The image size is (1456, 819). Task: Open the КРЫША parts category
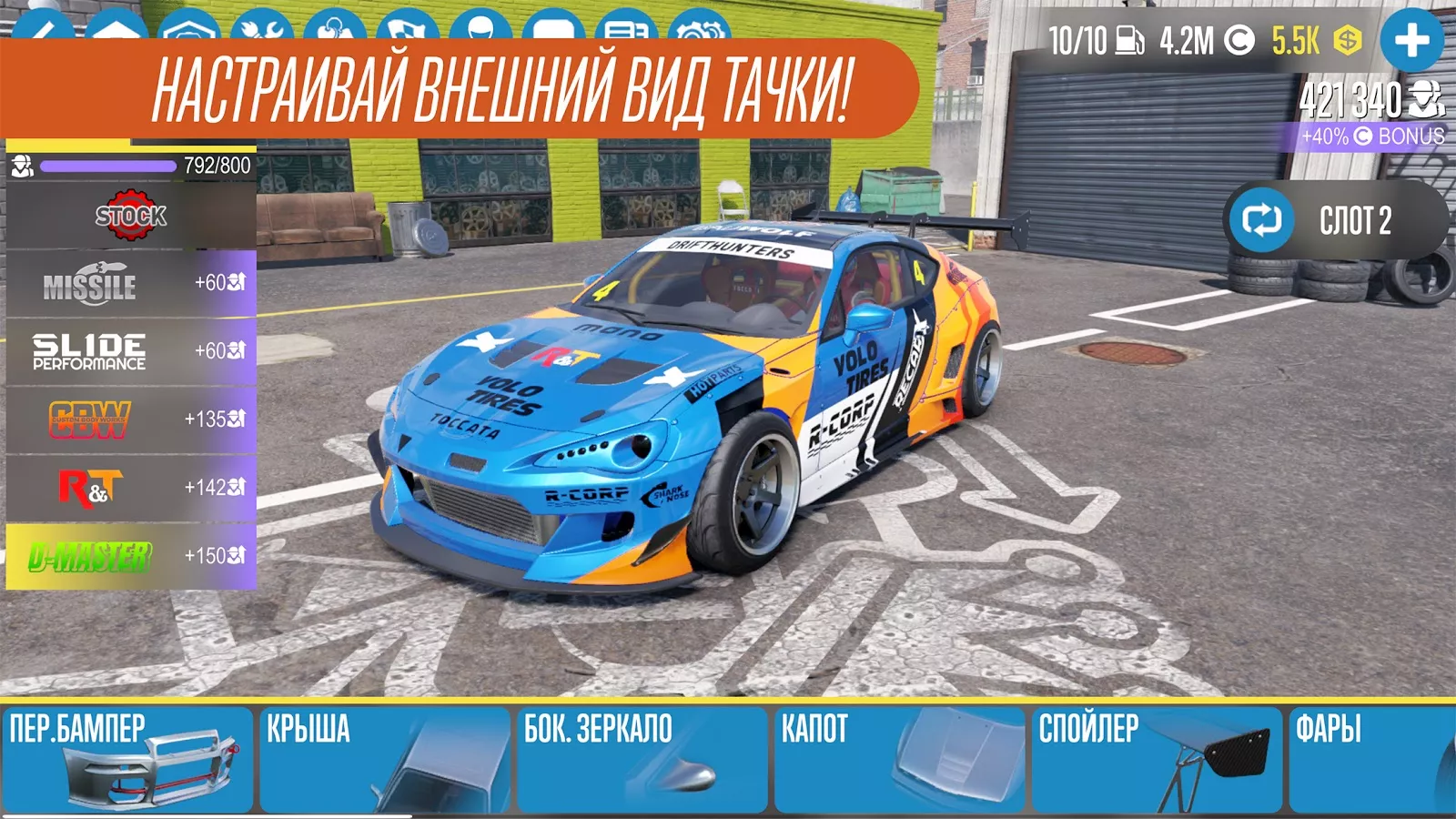(x=385, y=759)
